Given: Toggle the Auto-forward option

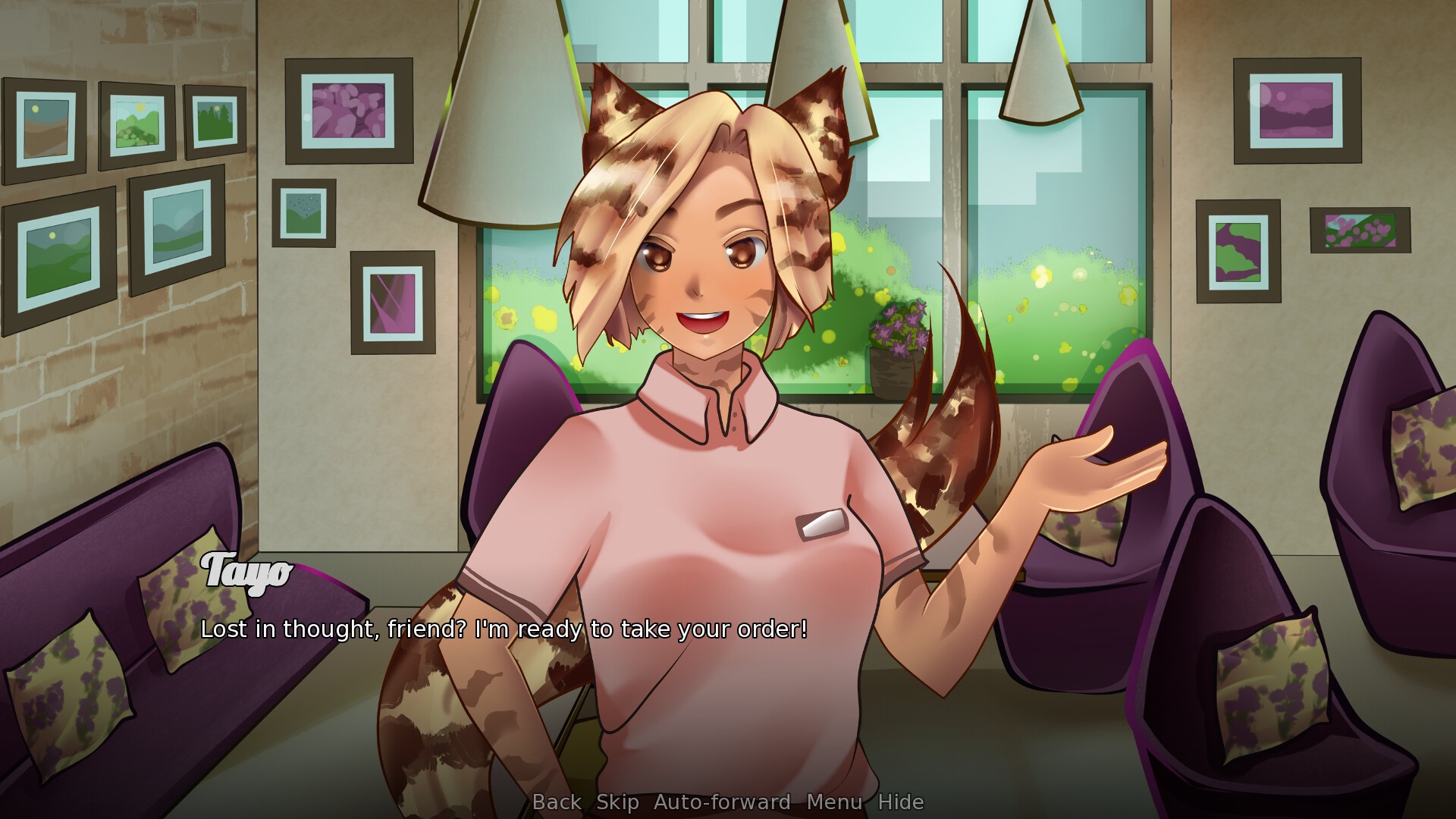Looking at the screenshot, I should 722,802.
